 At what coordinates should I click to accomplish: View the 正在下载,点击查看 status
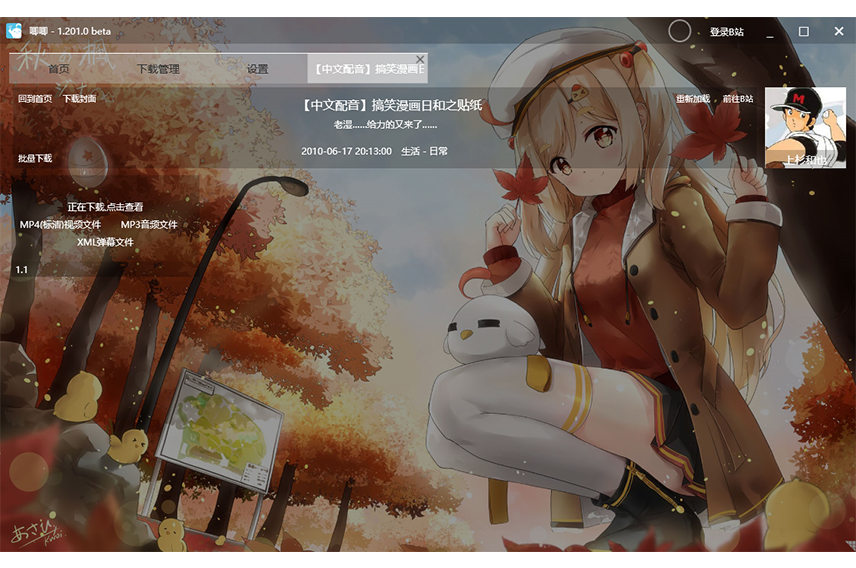coord(105,207)
